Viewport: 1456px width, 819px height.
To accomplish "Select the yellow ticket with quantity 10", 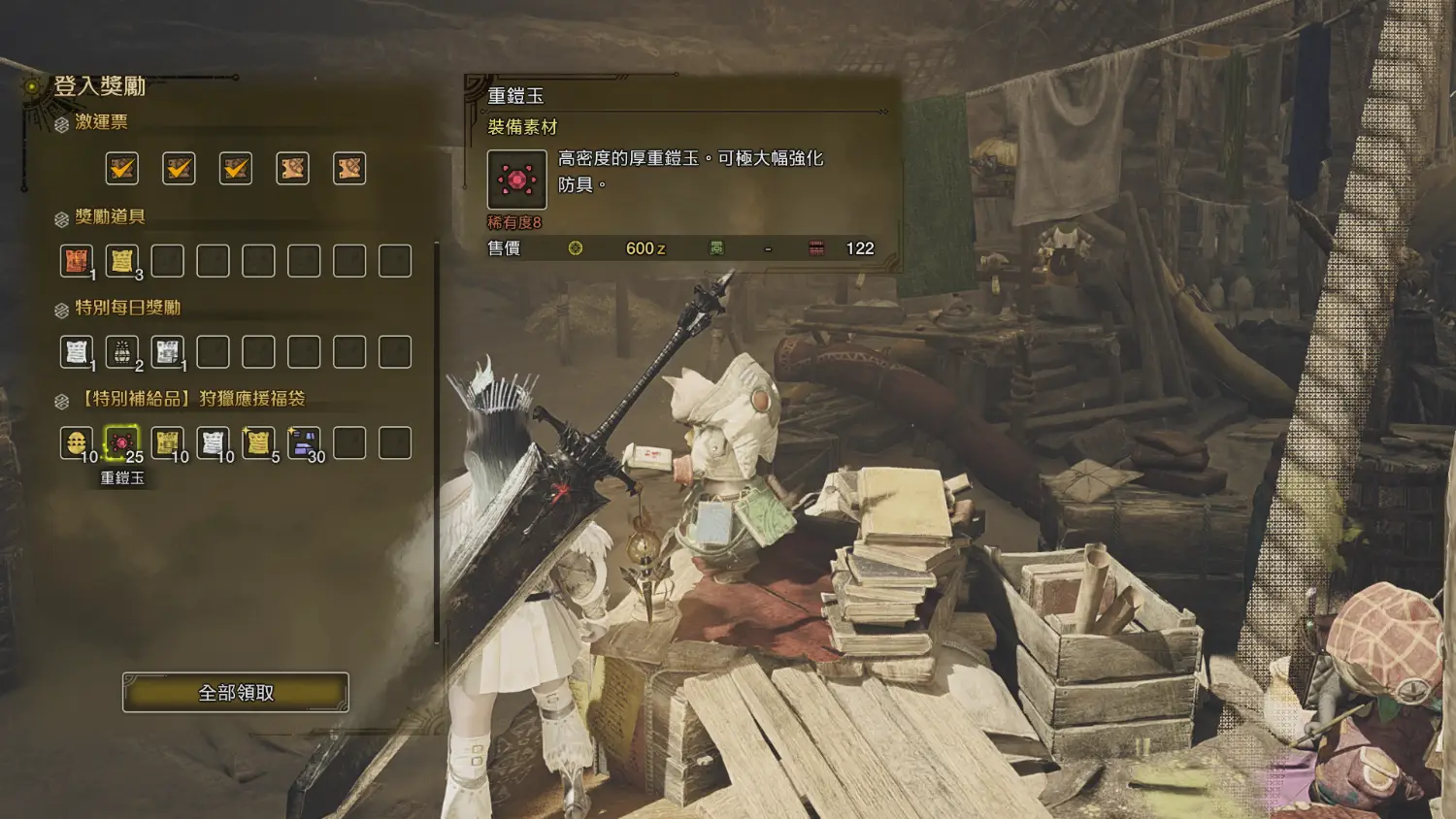I will pyautogui.click(x=168, y=442).
